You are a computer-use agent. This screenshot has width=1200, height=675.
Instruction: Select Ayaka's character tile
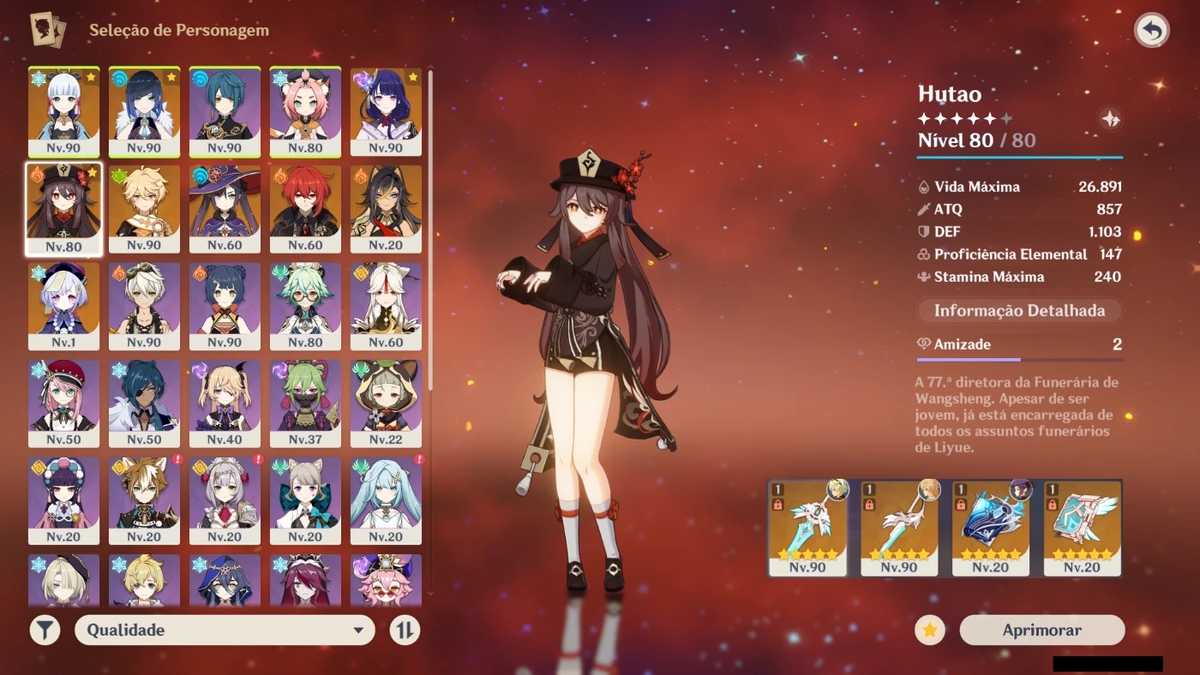coord(64,112)
